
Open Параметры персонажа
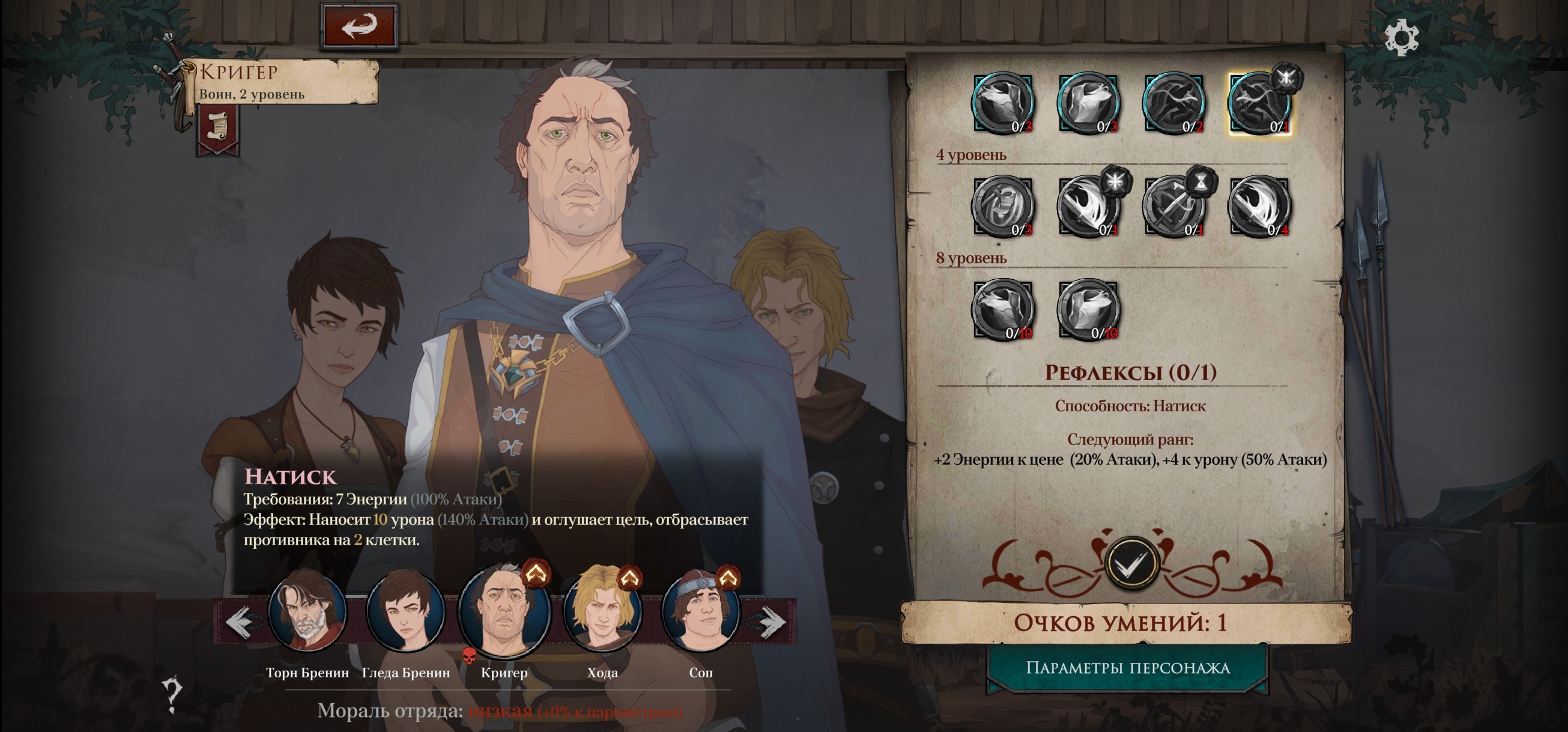tap(1127, 668)
